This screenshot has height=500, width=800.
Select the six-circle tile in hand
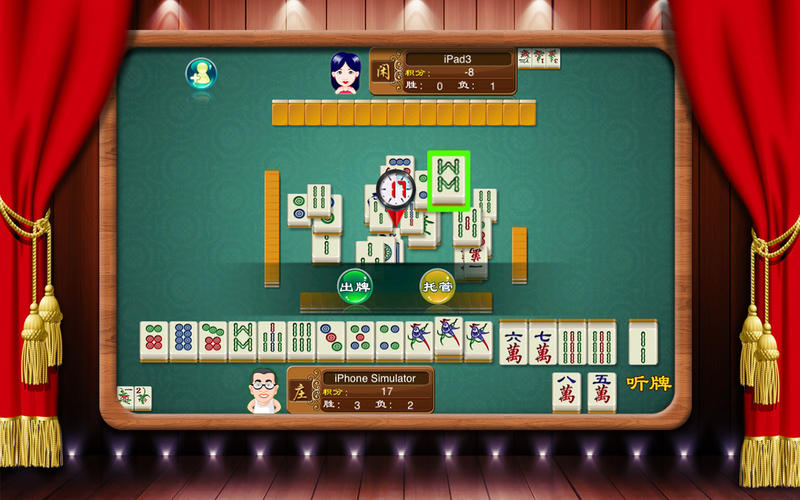click(153, 342)
